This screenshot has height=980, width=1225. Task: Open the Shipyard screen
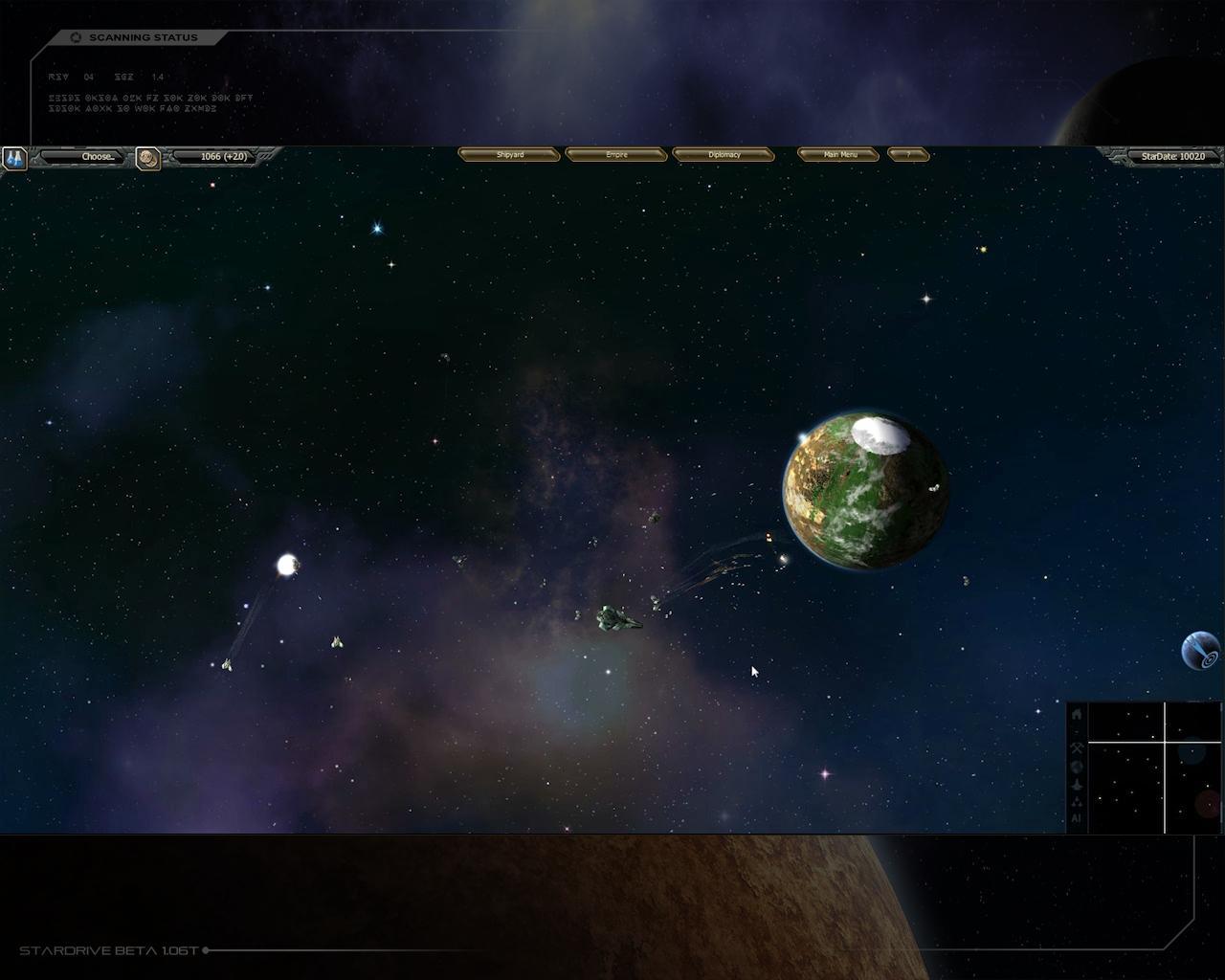pyautogui.click(x=509, y=155)
